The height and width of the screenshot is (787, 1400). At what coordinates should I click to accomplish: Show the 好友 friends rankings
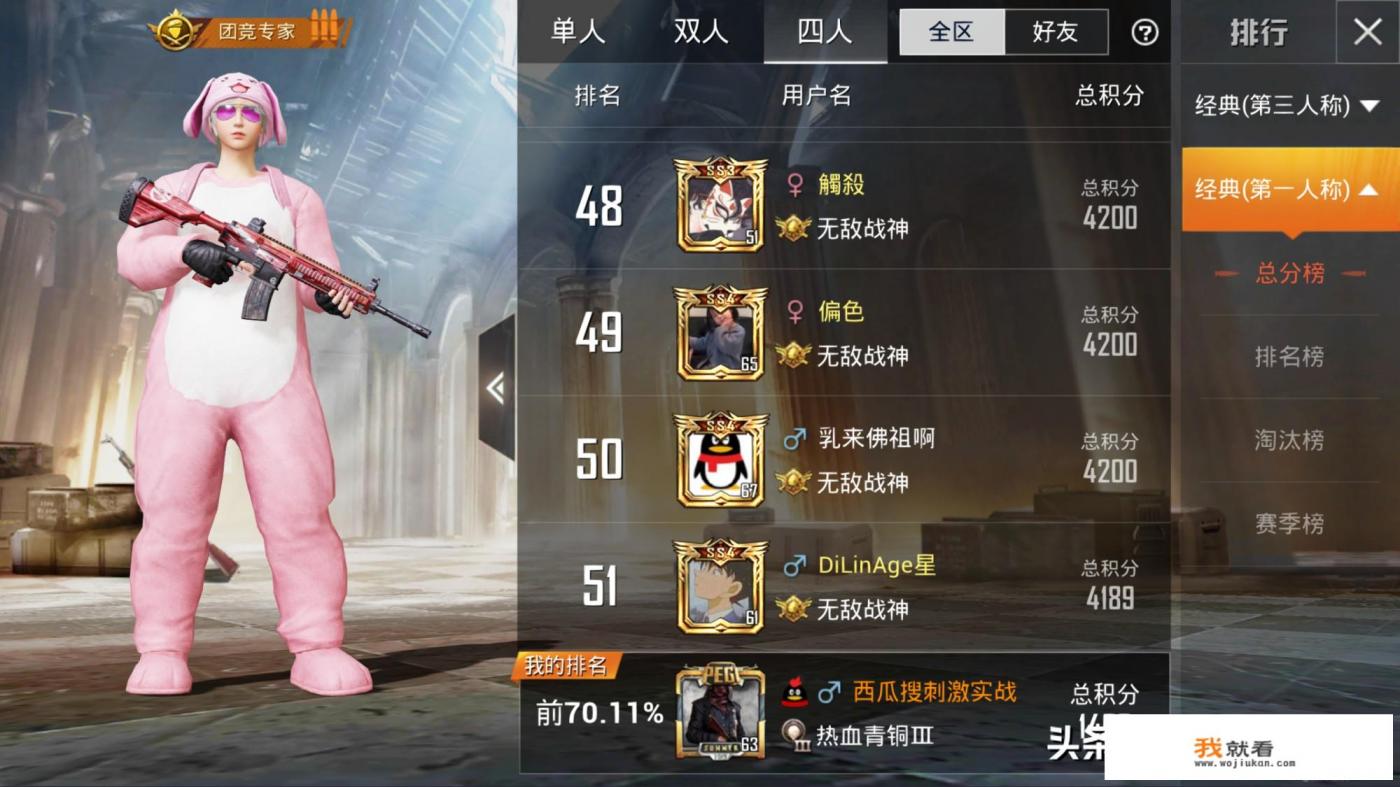click(1055, 32)
